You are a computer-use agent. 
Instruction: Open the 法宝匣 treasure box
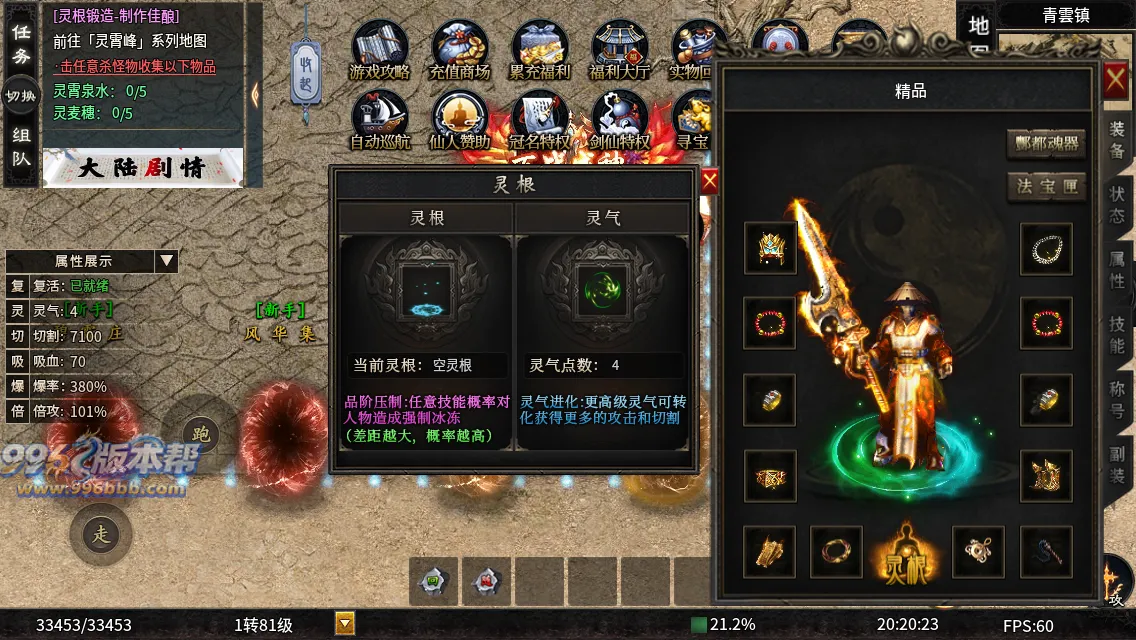coord(1046,187)
